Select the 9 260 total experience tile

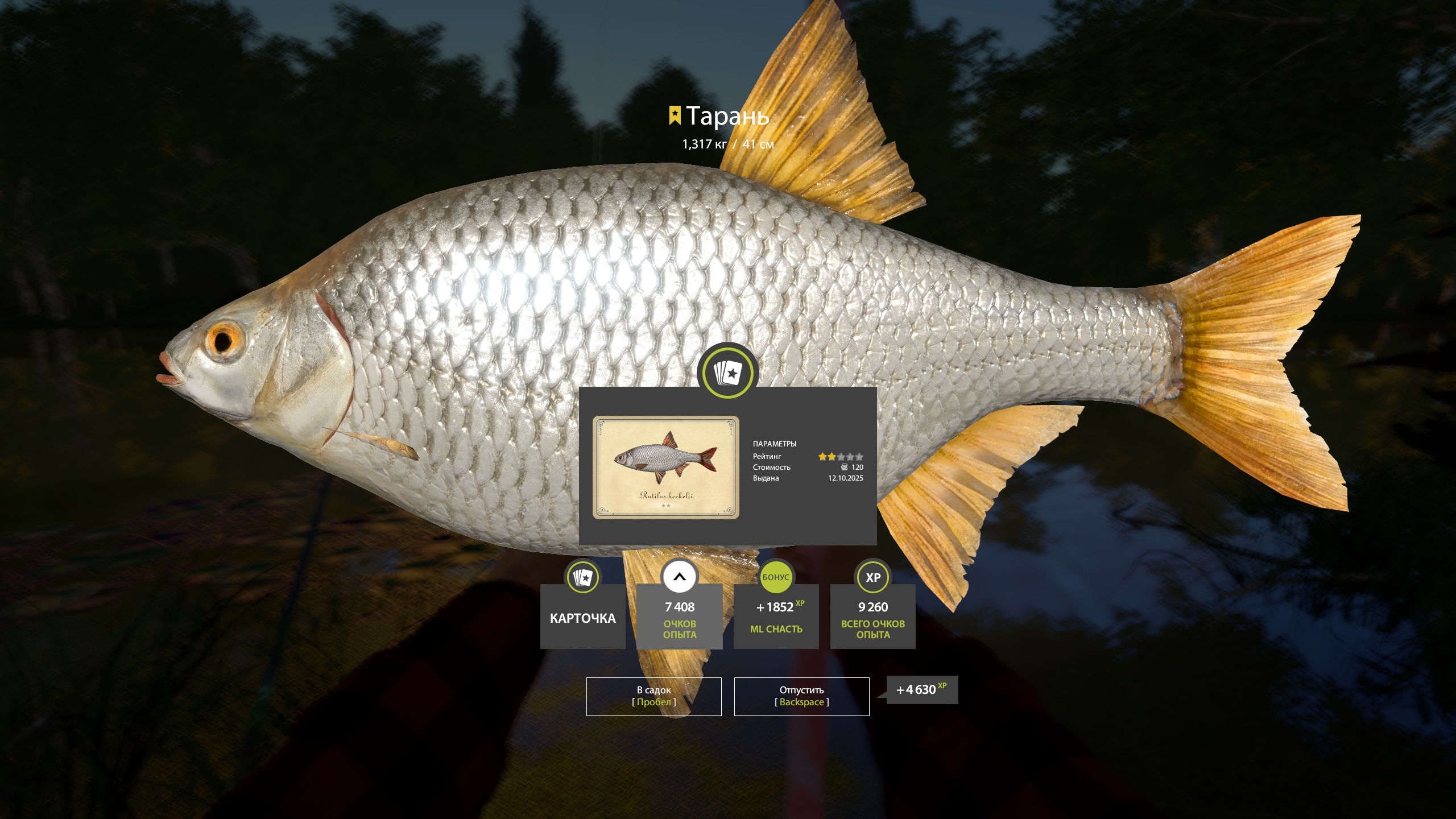click(x=872, y=617)
